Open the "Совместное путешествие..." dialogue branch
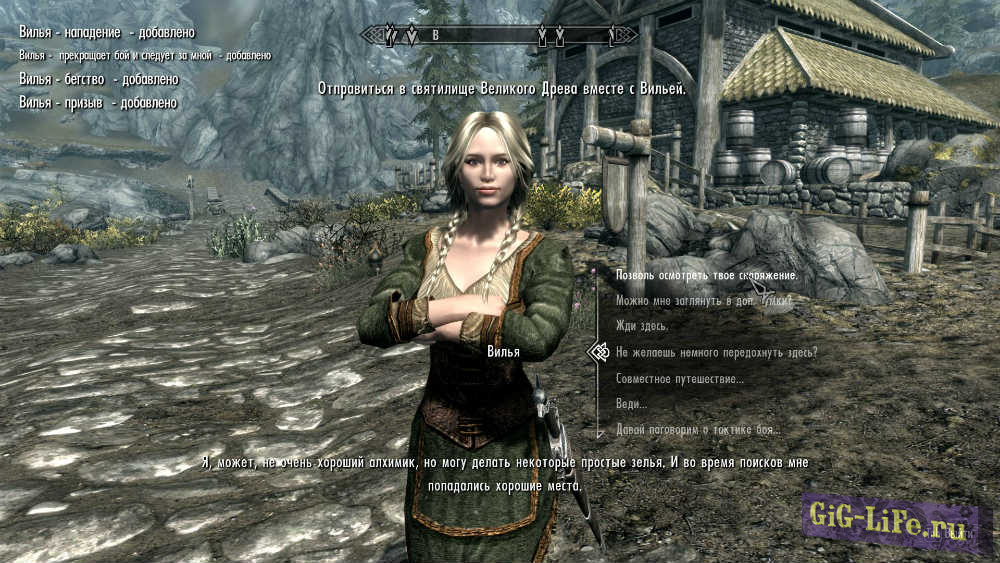The width and height of the screenshot is (1000, 563). coord(679,379)
